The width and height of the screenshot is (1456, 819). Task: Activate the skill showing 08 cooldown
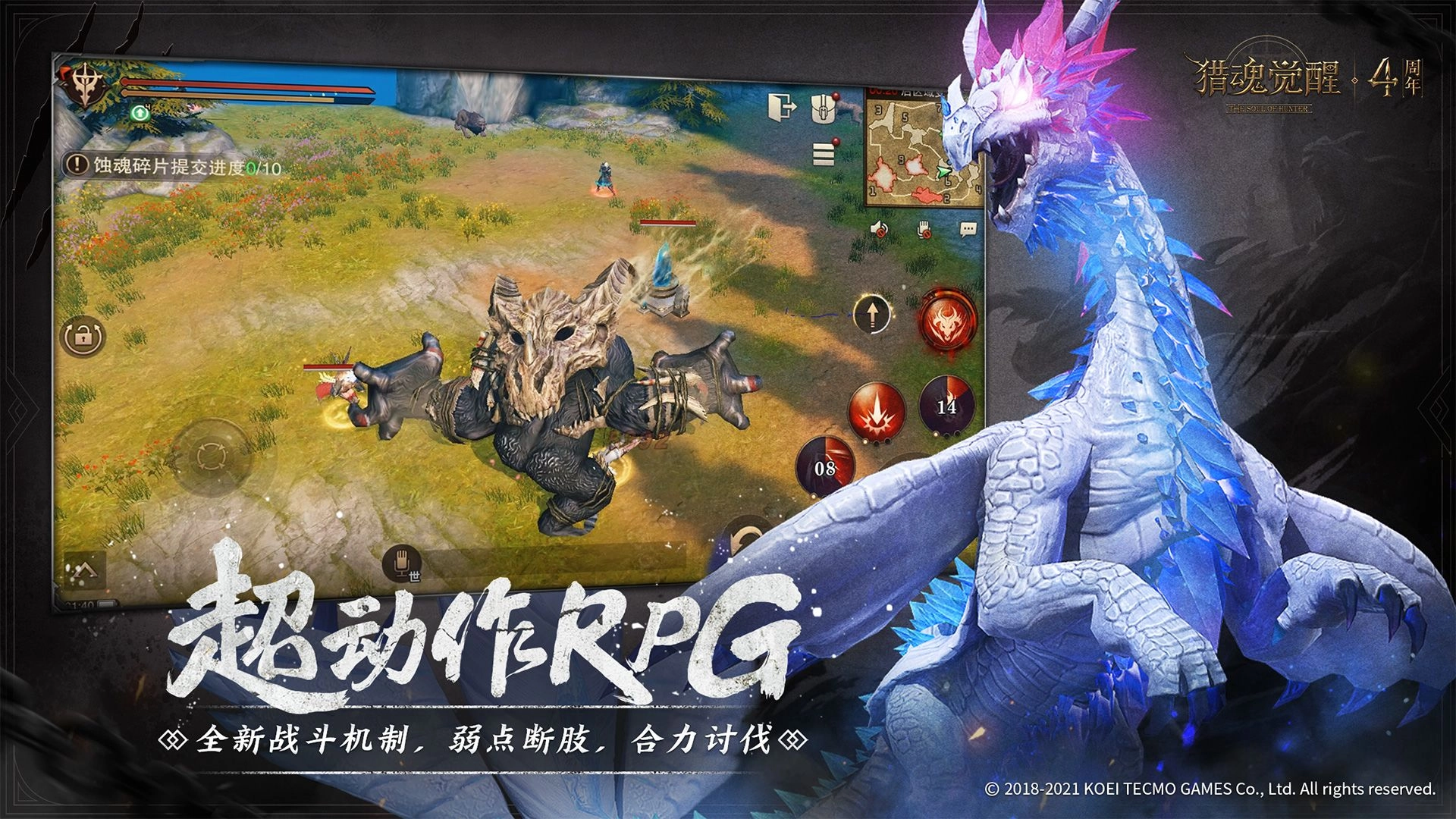[824, 468]
